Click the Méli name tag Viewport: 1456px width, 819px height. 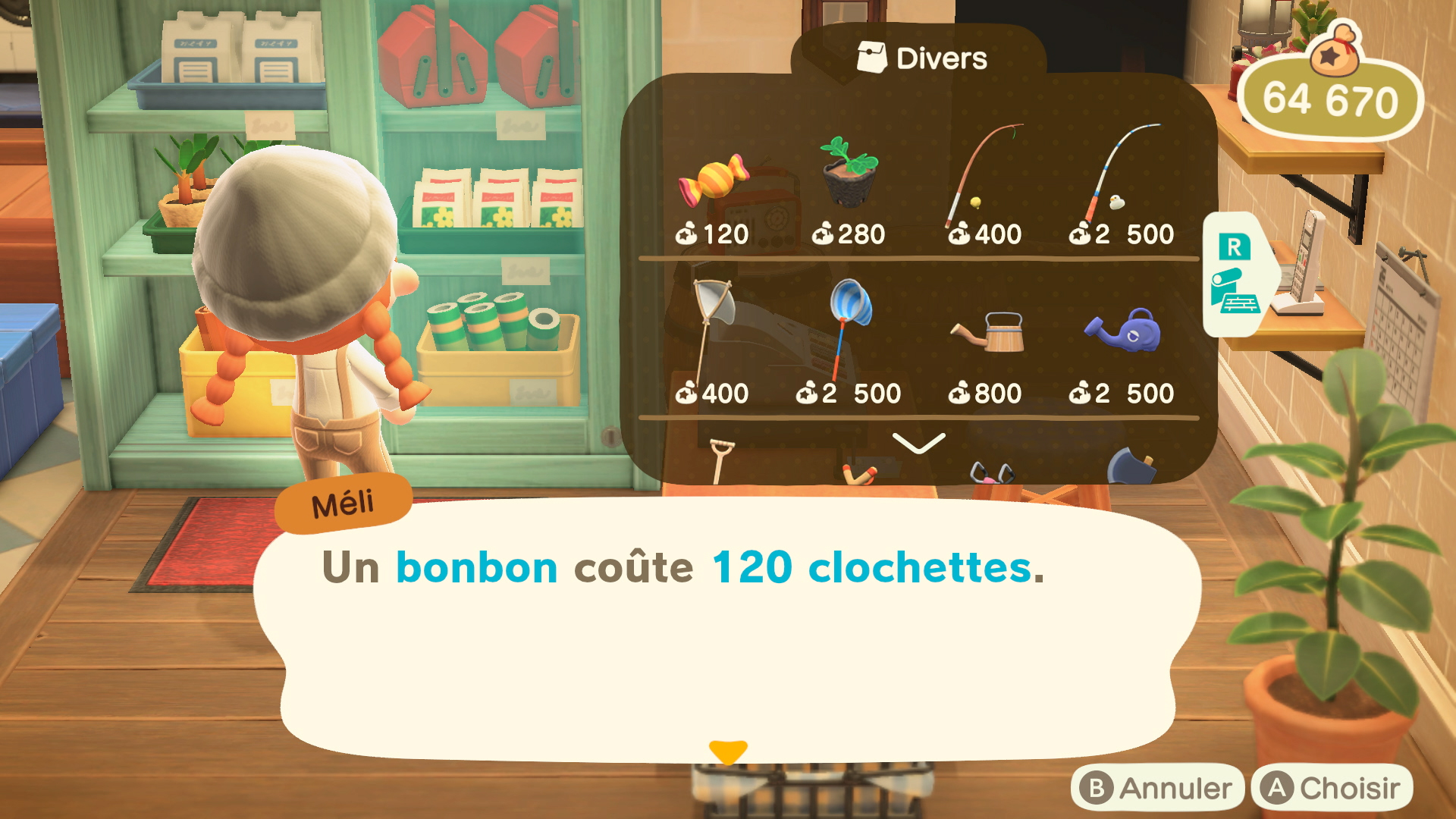pyautogui.click(x=344, y=498)
